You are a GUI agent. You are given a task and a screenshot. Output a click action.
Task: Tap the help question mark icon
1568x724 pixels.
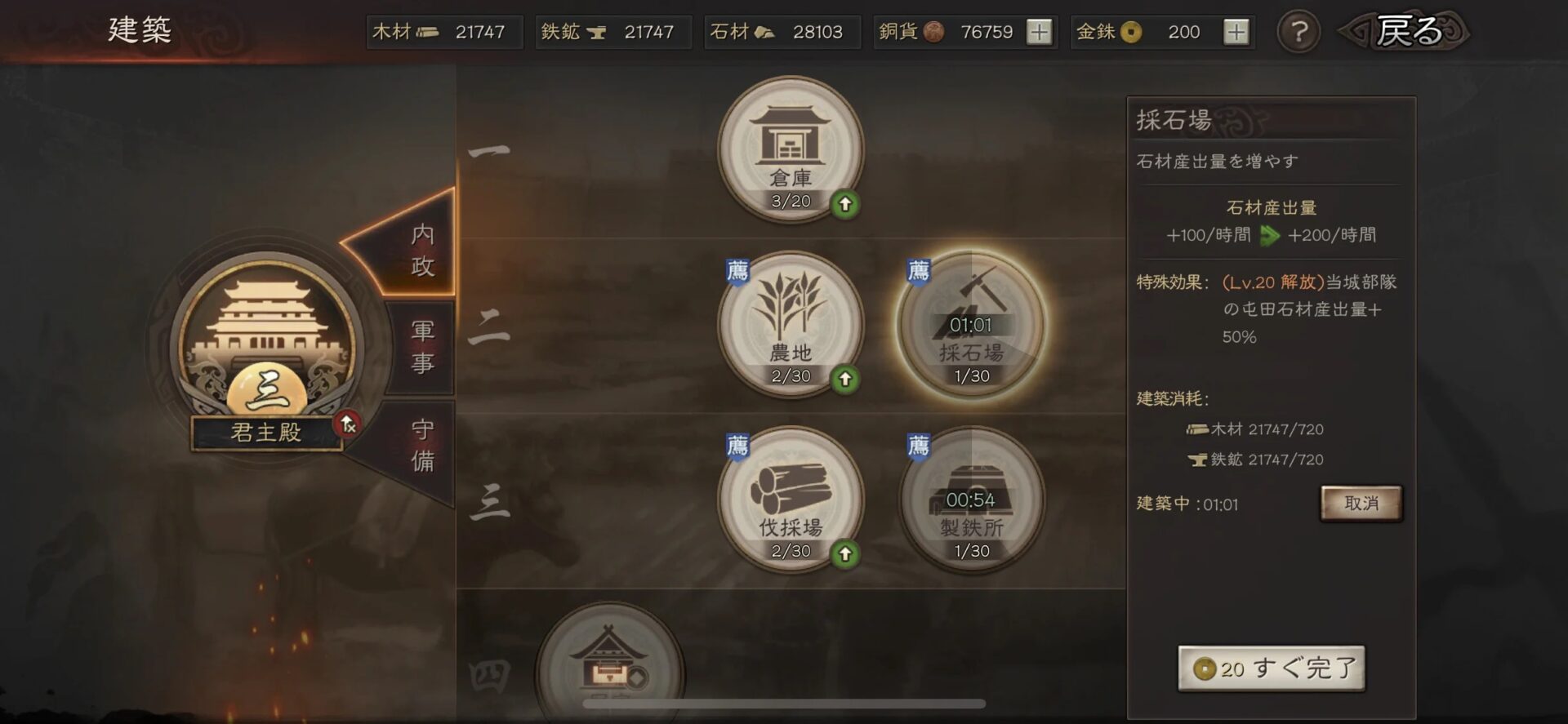click(1298, 32)
